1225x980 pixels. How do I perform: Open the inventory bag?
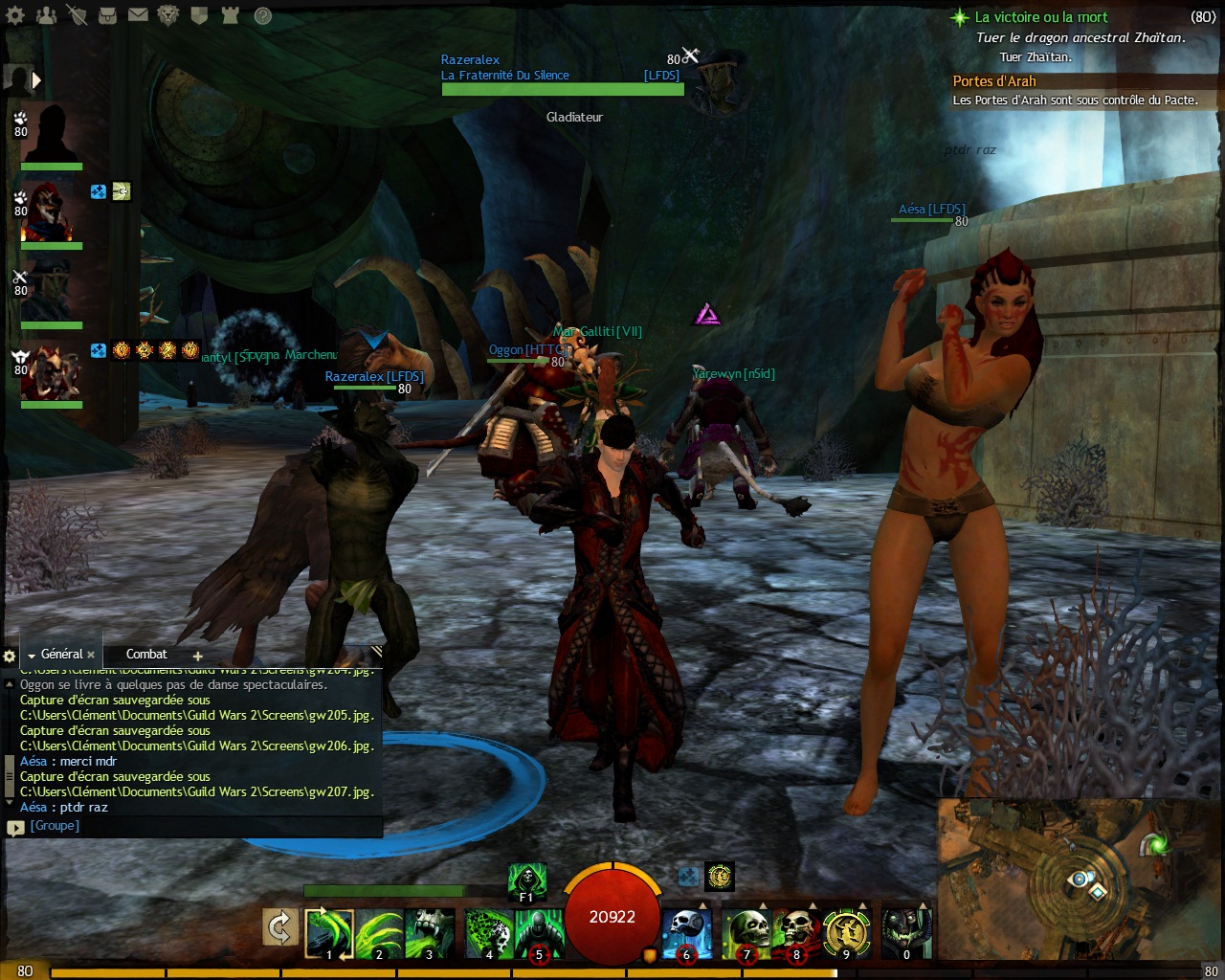[107, 15]
